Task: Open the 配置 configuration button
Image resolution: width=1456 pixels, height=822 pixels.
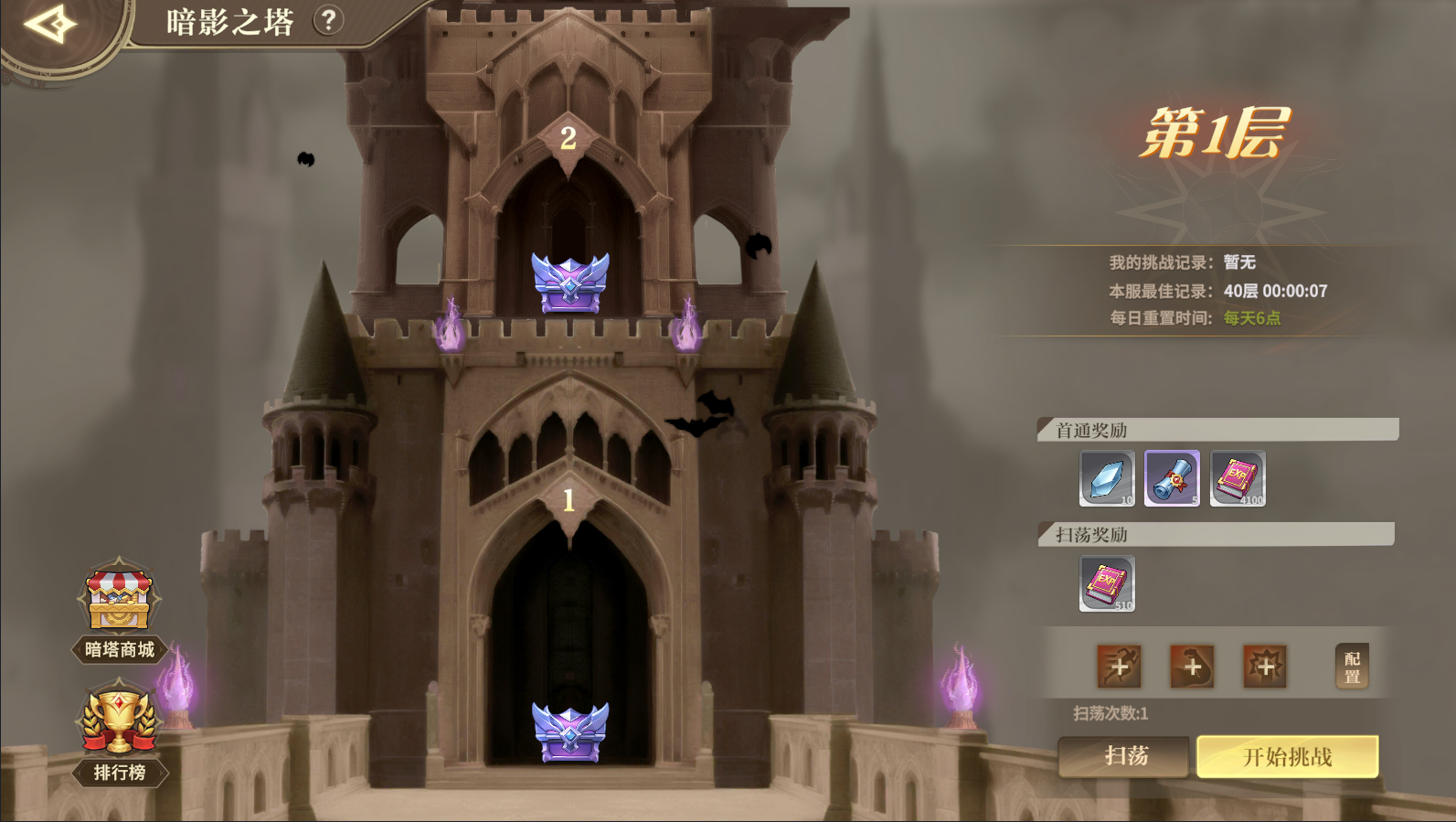Action: click(x=1352, y=667)
